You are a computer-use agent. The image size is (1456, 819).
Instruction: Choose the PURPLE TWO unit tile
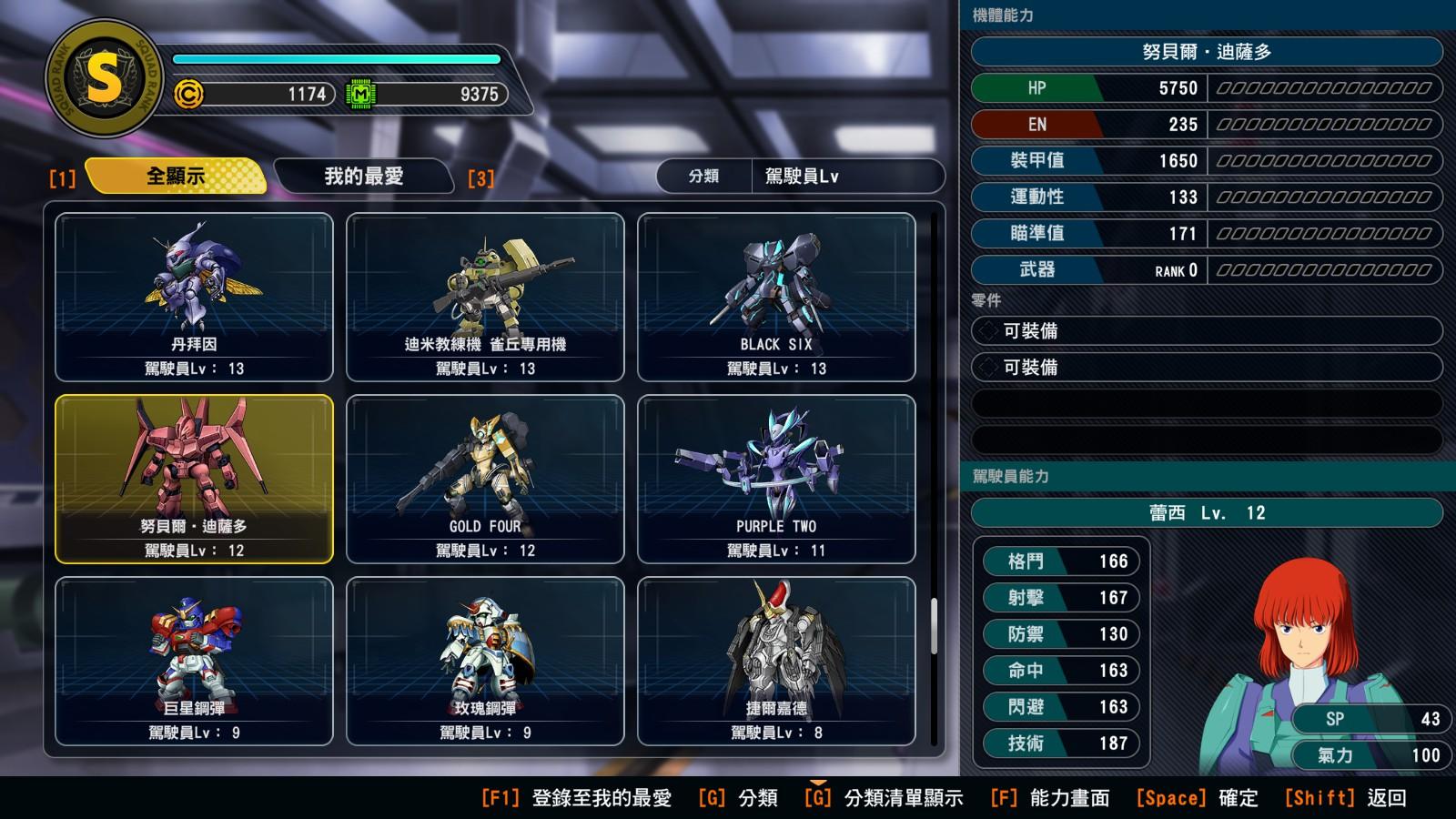(x=776, y=479)
